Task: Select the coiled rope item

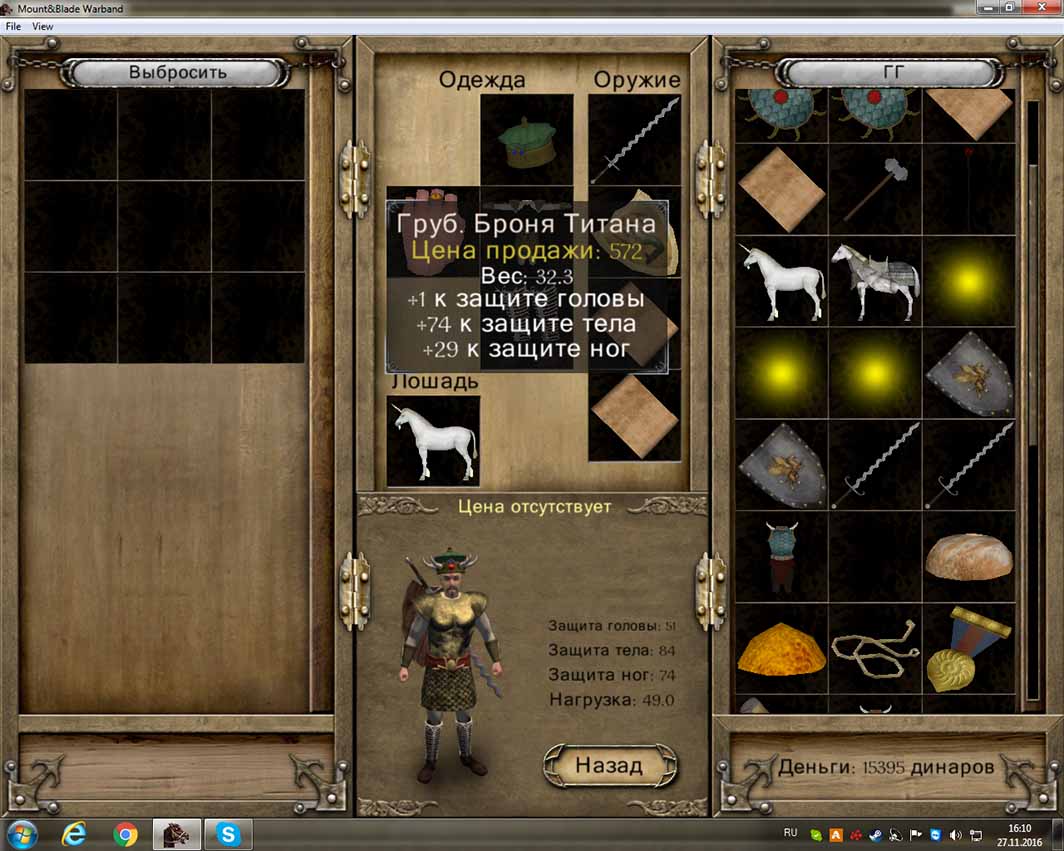Action: point(875,649)
